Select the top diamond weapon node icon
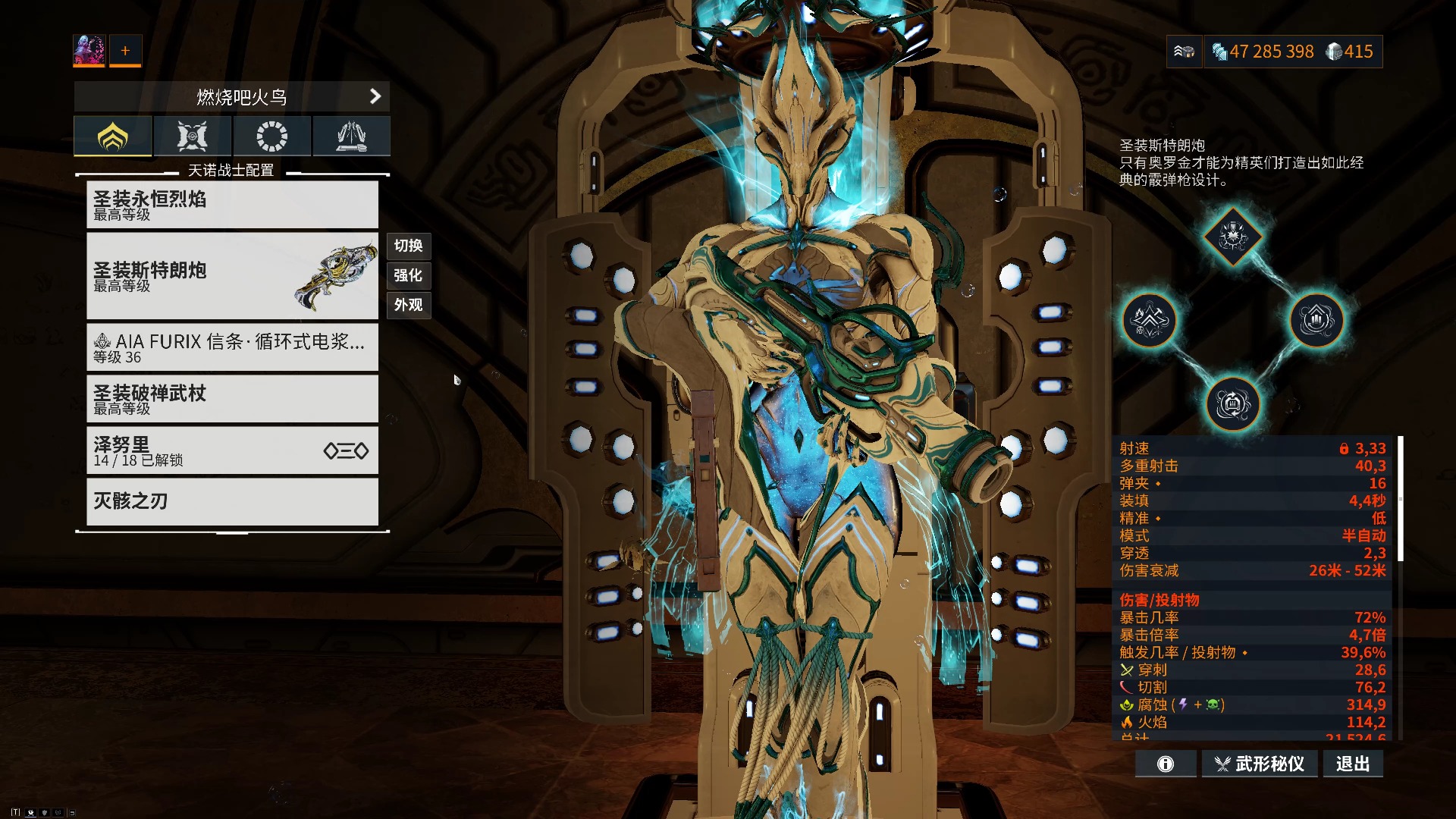 pos(1233,237)
